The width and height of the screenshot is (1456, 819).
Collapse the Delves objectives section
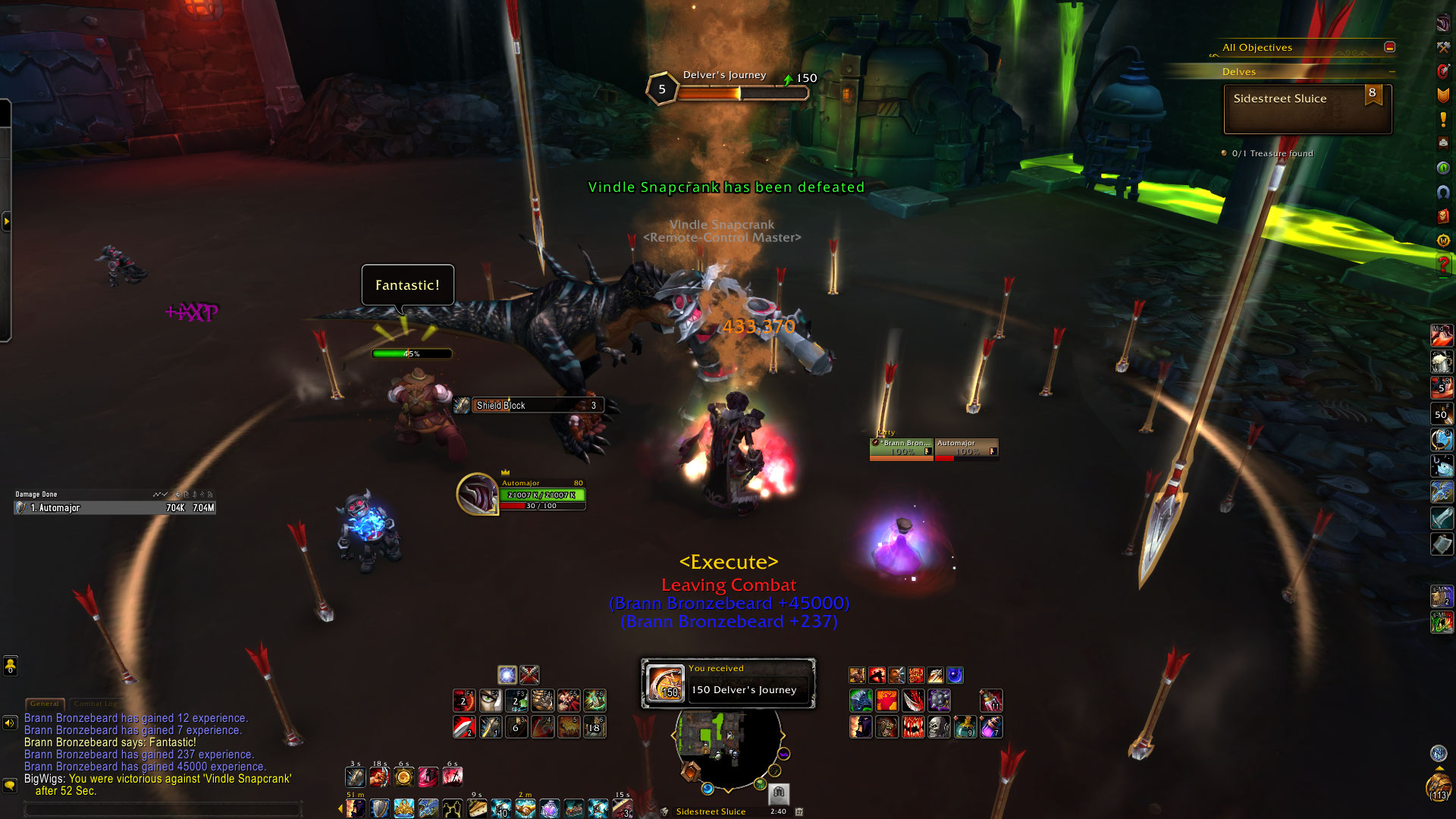pos(1392,72)
